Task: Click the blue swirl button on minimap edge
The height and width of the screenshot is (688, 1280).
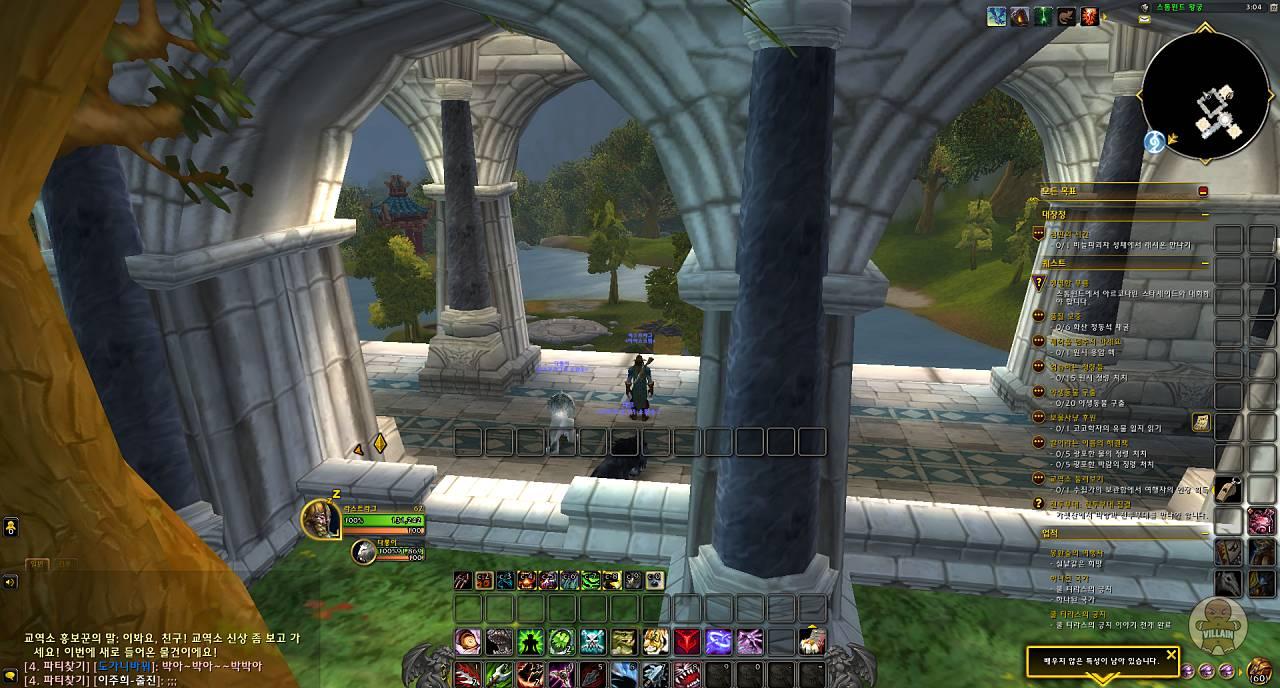Action: point(1153,142)
